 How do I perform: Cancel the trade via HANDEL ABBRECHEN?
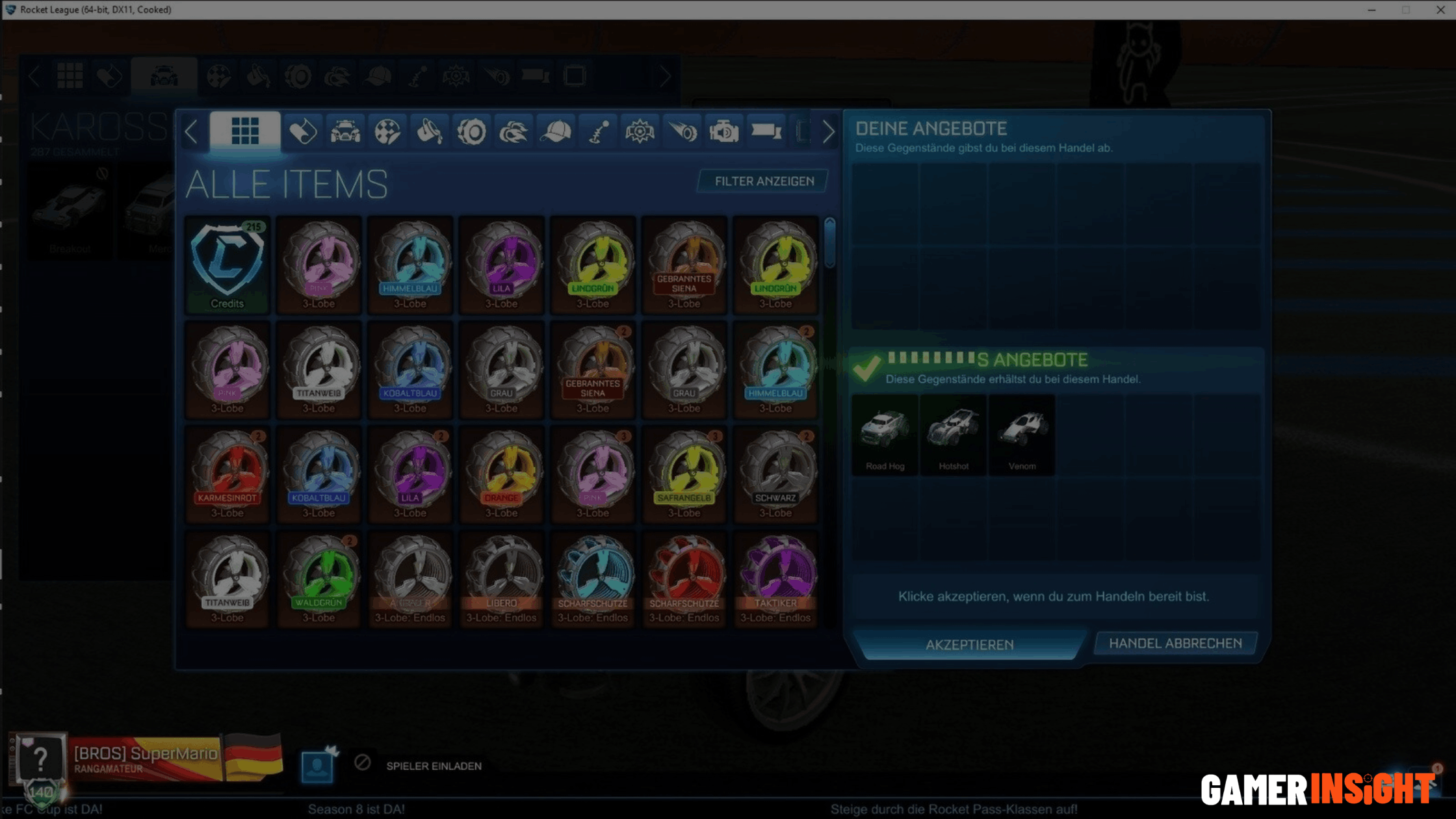pyautogui.click(x=1175, y=643)
